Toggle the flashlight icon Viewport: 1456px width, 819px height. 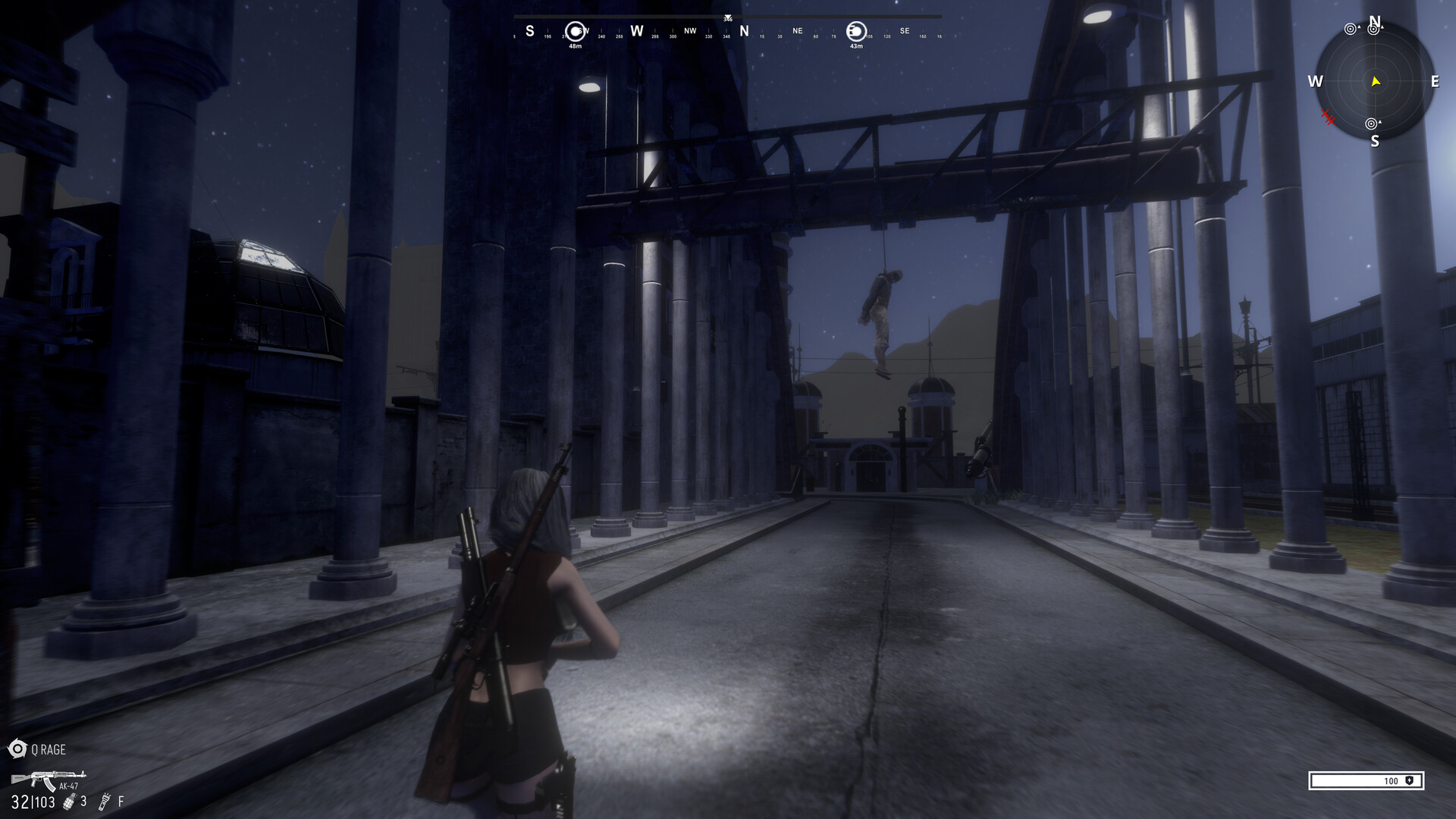point(105,801)
